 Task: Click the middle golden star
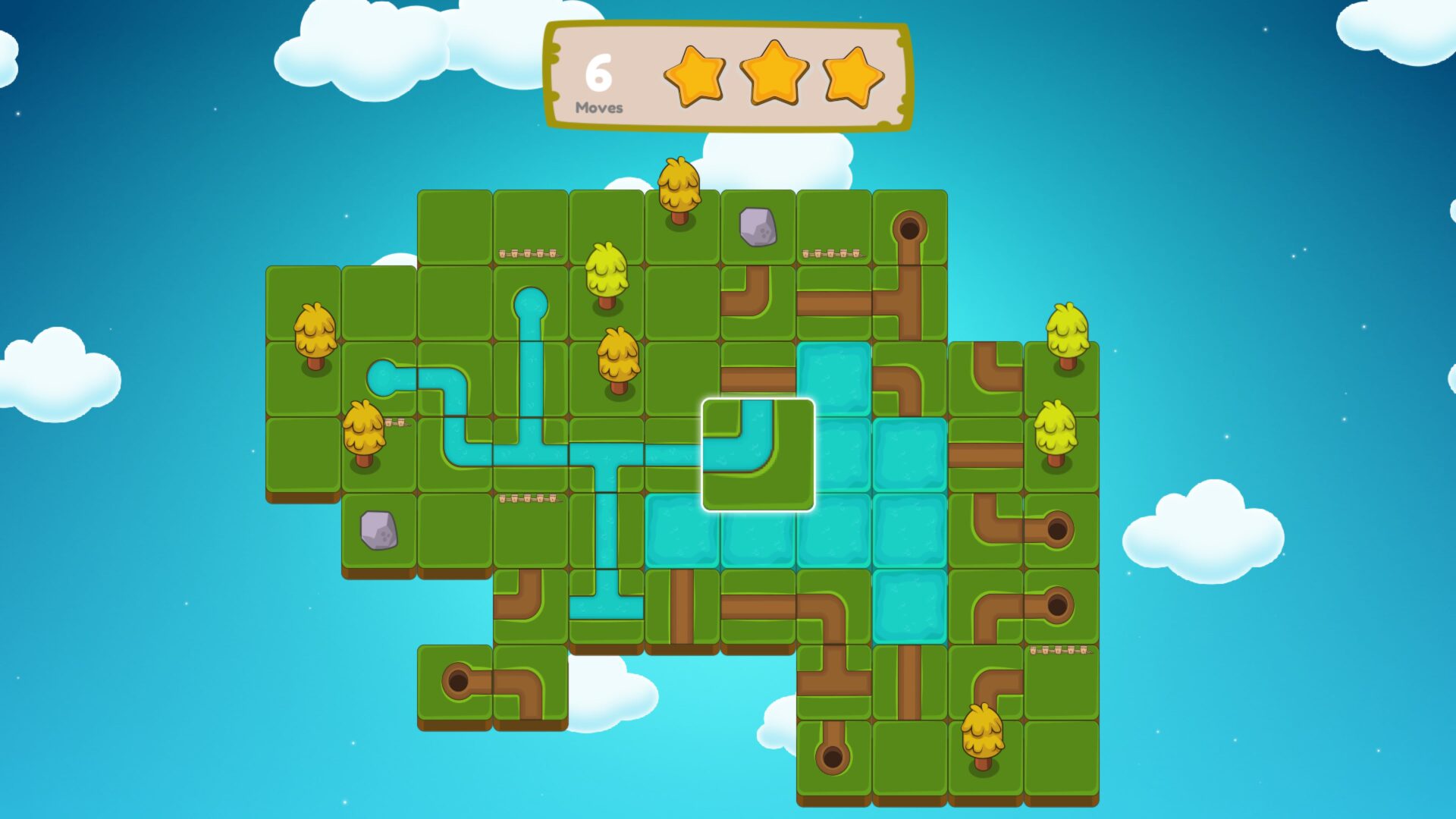point(771,76)
